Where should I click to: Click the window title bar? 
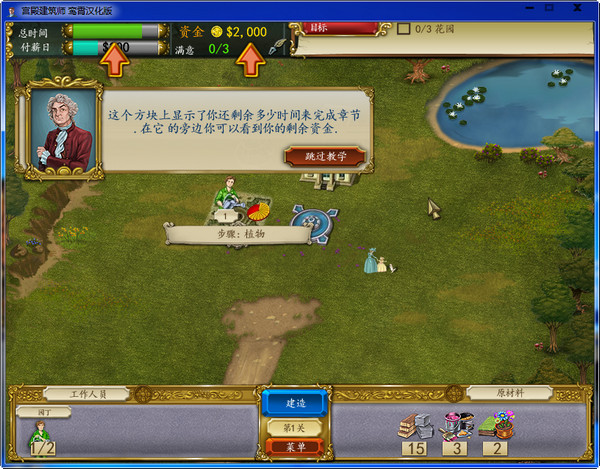coord(300,9)
